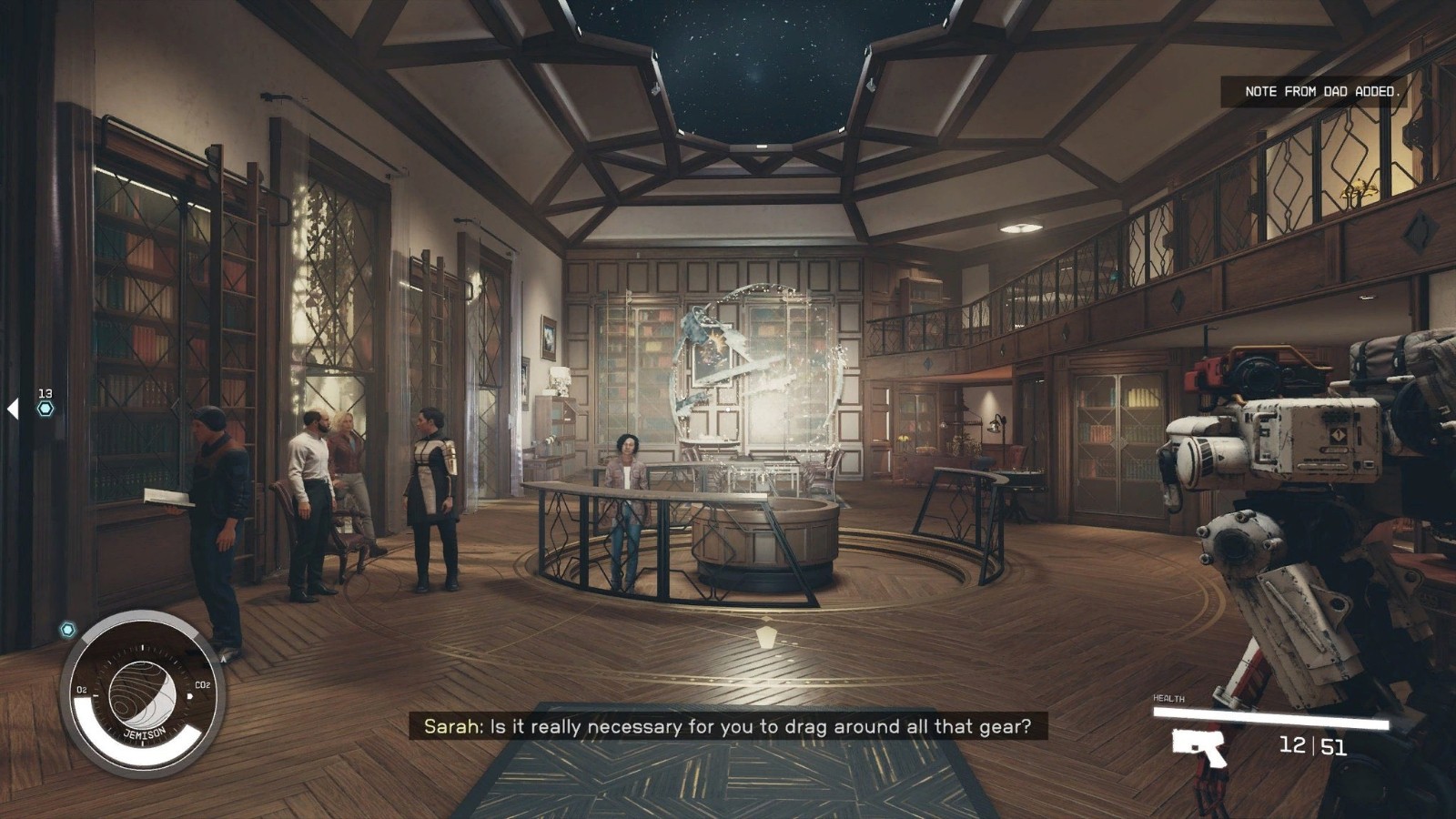
Task: Click the Jemison planet compass dial
Action: pos(143,695)
